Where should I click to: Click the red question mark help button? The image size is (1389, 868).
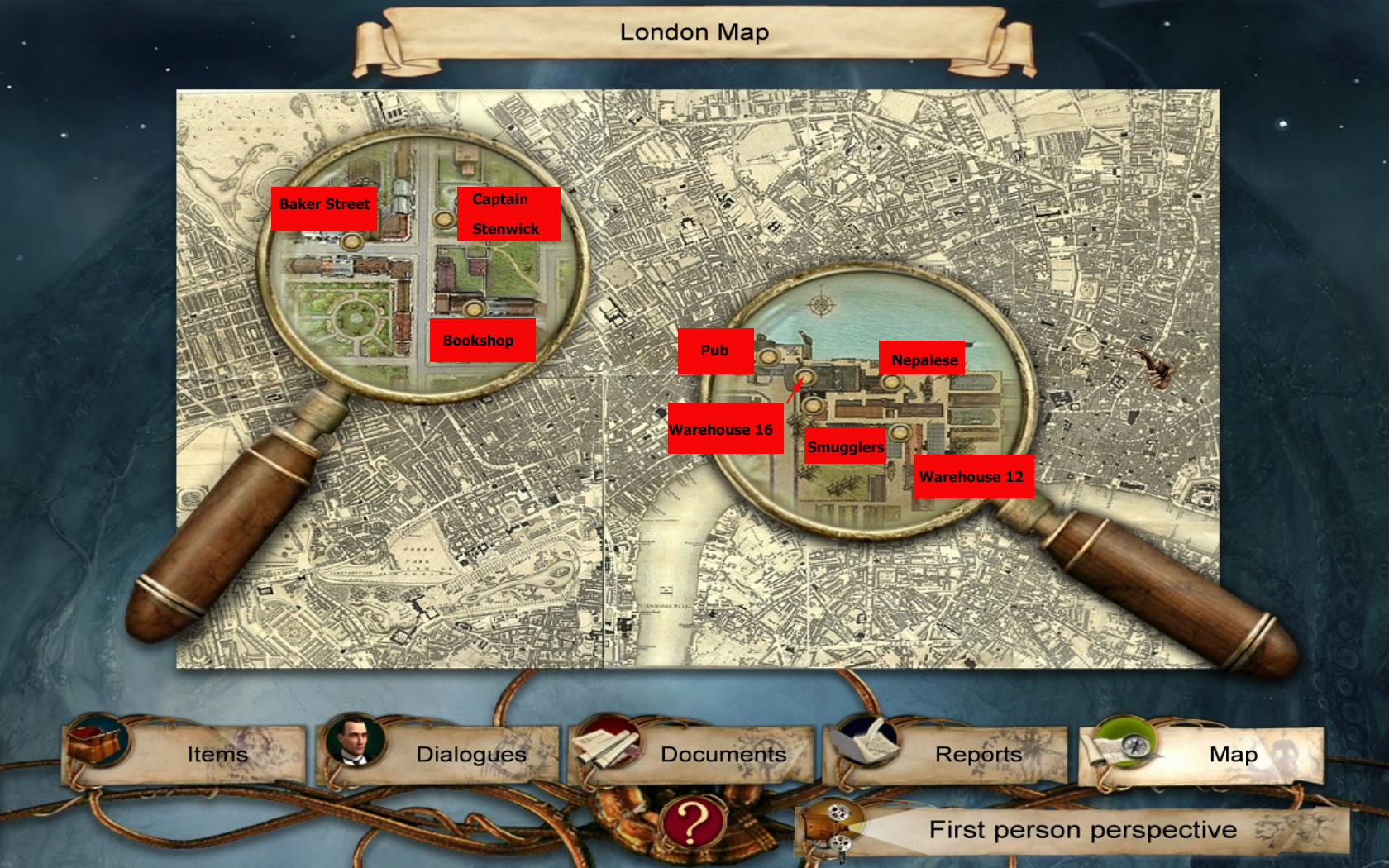[693, 823]
